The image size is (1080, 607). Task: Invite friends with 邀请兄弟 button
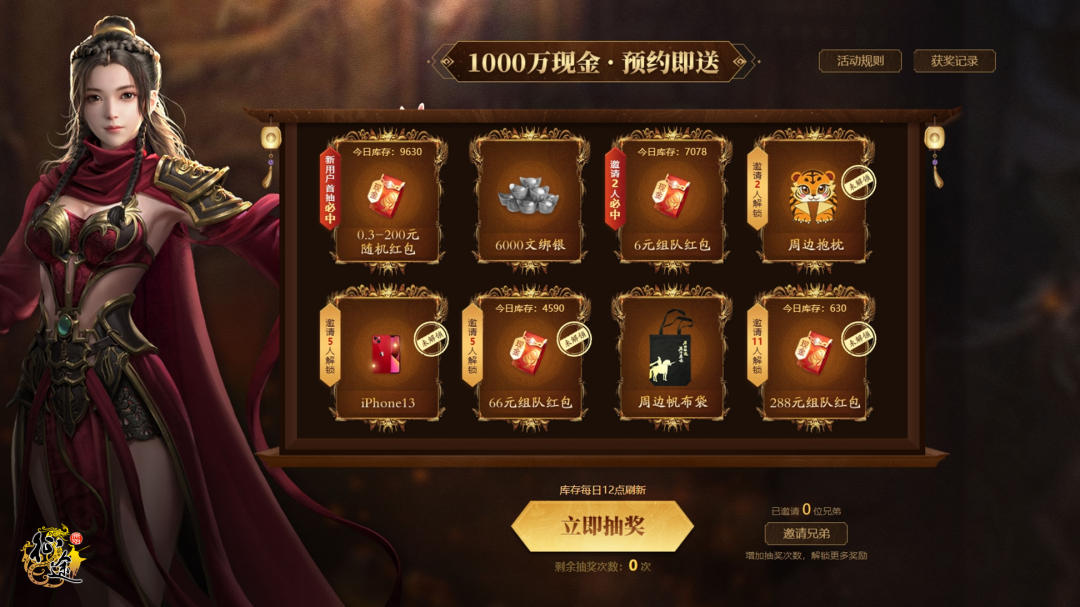805,533
